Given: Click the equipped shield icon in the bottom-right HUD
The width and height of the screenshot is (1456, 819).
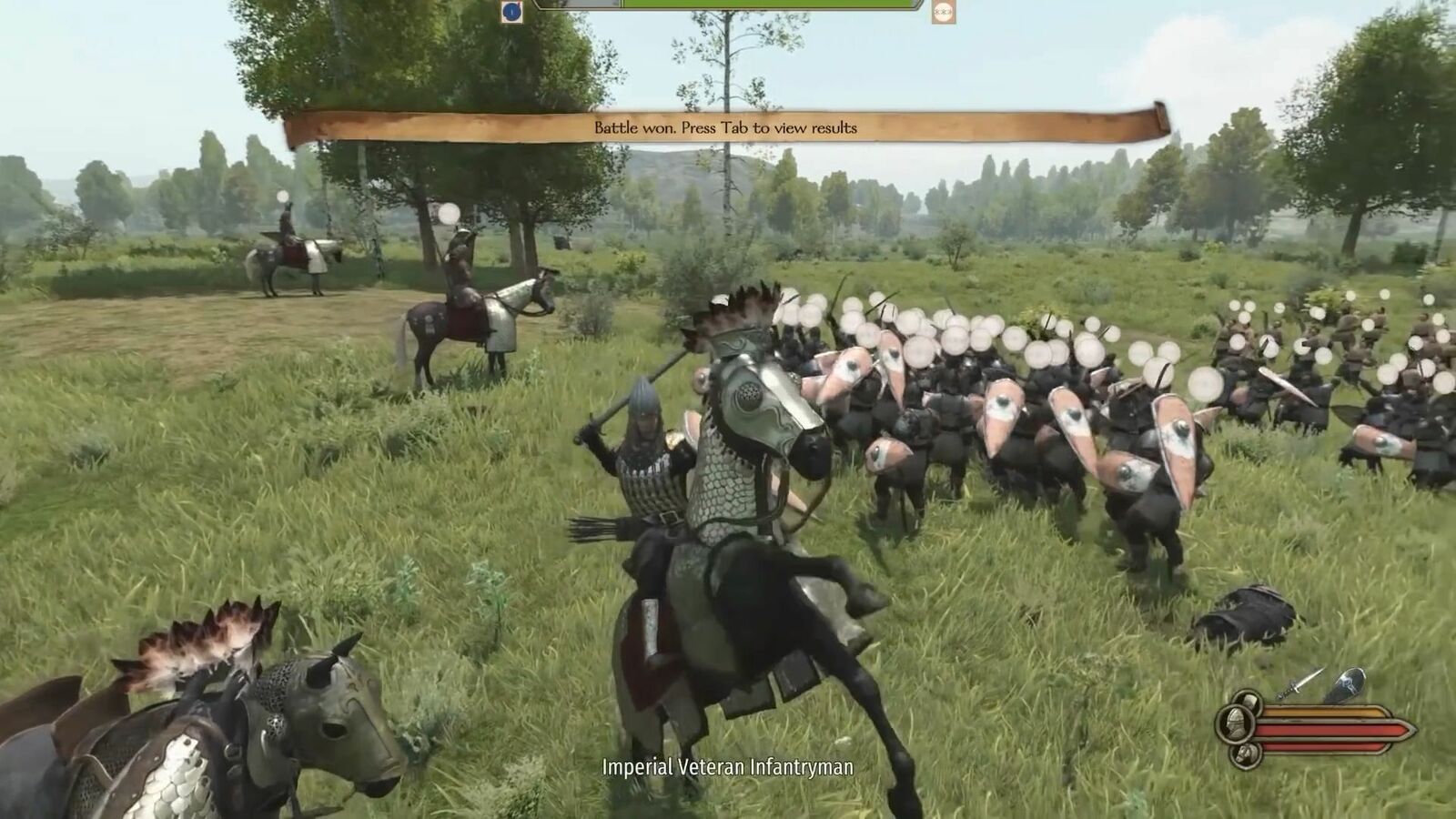Looking at the screenshot, I should [x=1349, y=684].
